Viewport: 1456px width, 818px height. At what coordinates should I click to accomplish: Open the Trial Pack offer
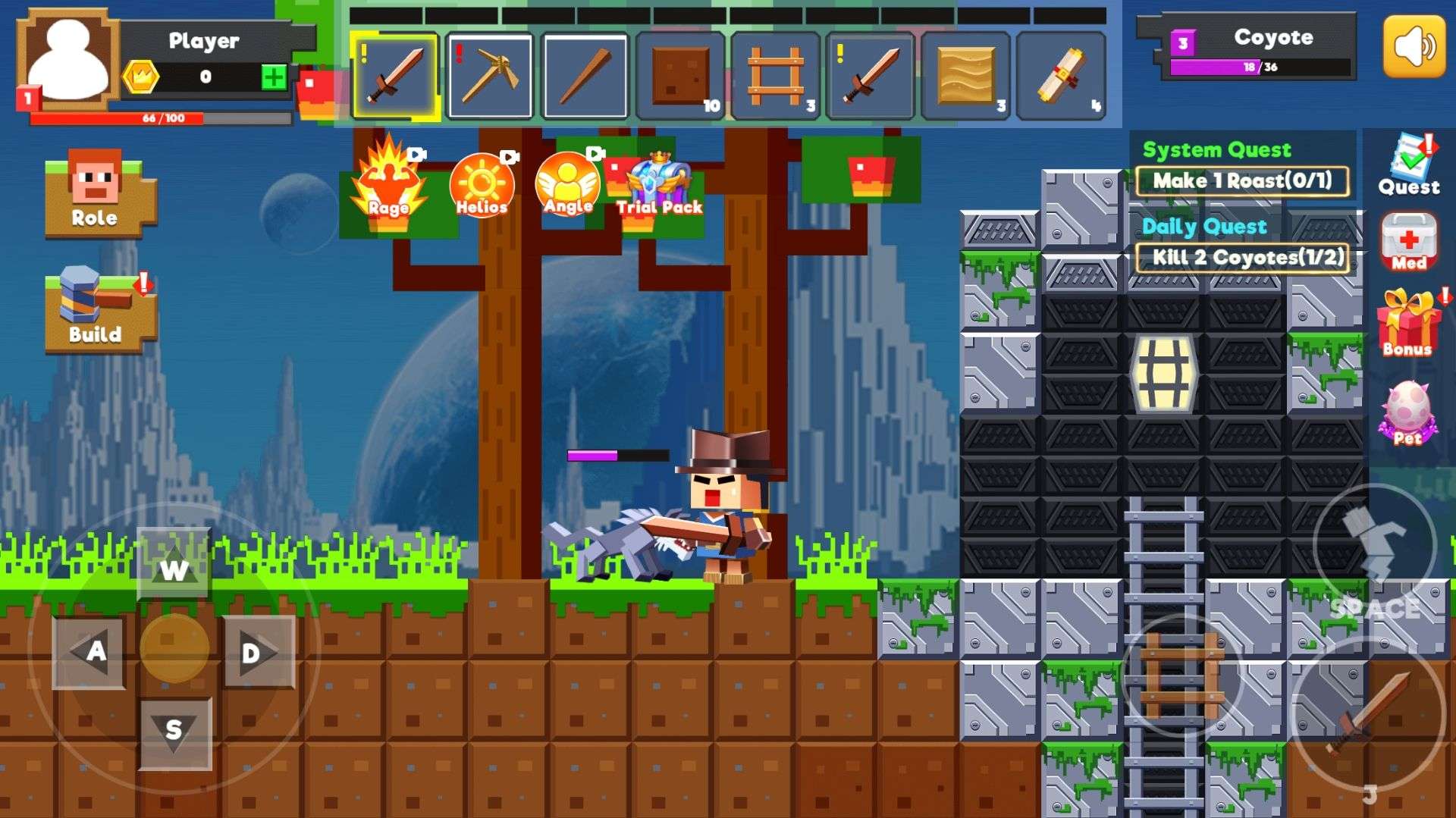(x=659, y=184)
